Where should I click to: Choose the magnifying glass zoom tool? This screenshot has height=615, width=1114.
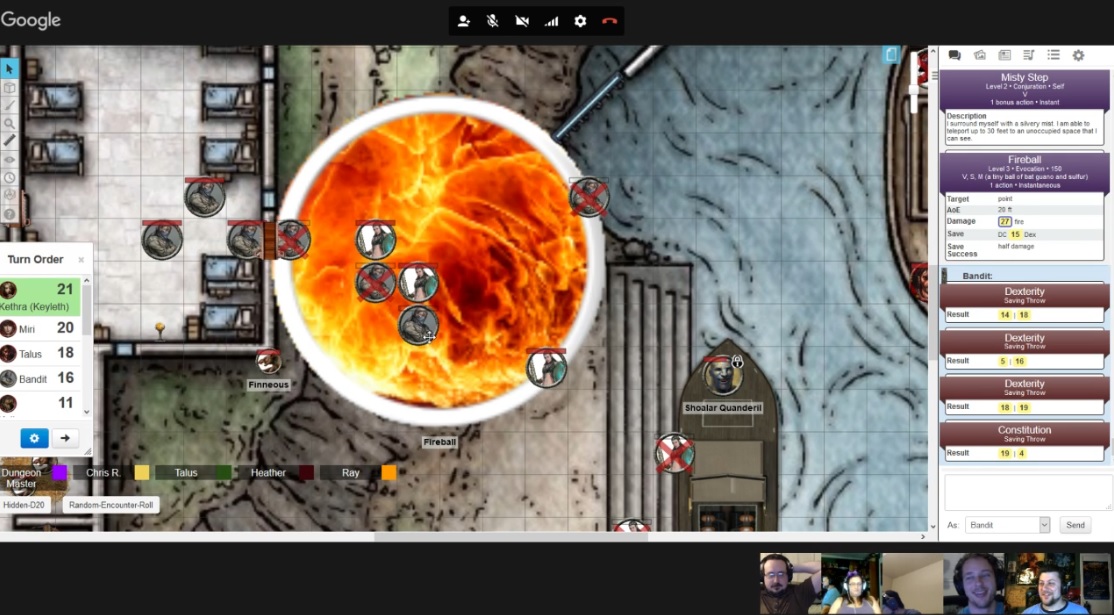[x=9, y=123]
